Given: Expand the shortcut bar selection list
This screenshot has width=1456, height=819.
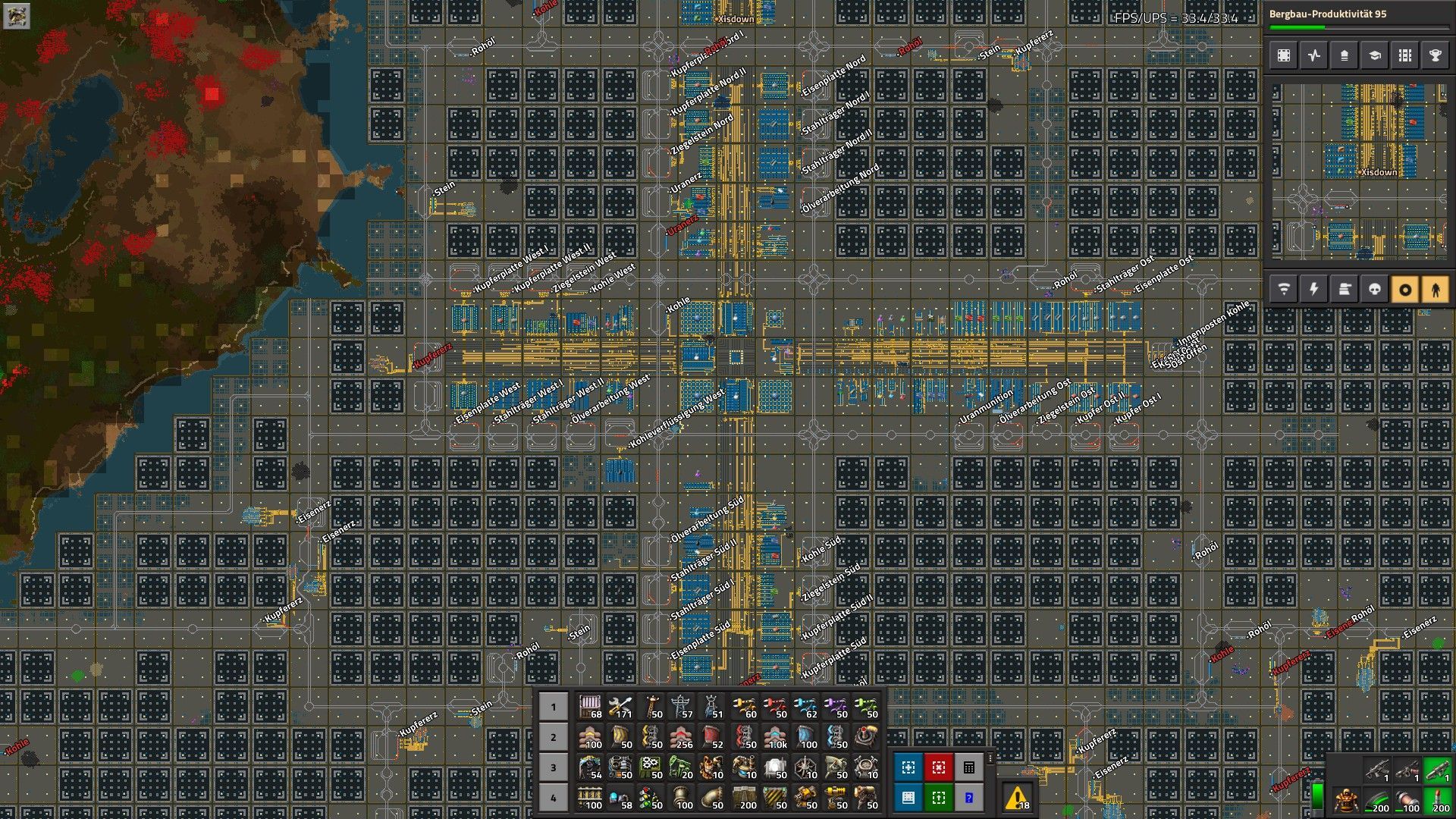Looking at the screenshot, I should pyautogui.click(x=990, y=760).
